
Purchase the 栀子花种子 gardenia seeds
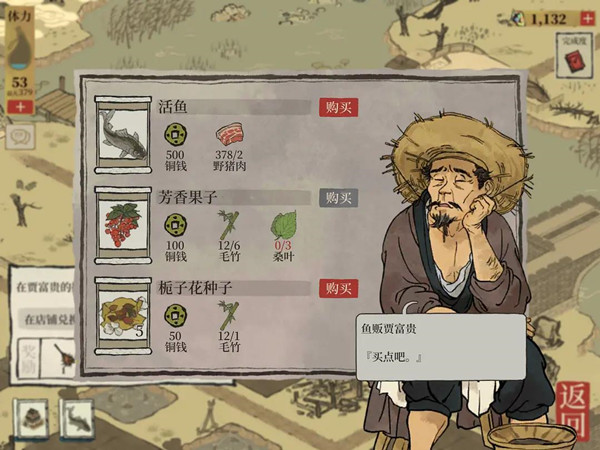(338, 288)
